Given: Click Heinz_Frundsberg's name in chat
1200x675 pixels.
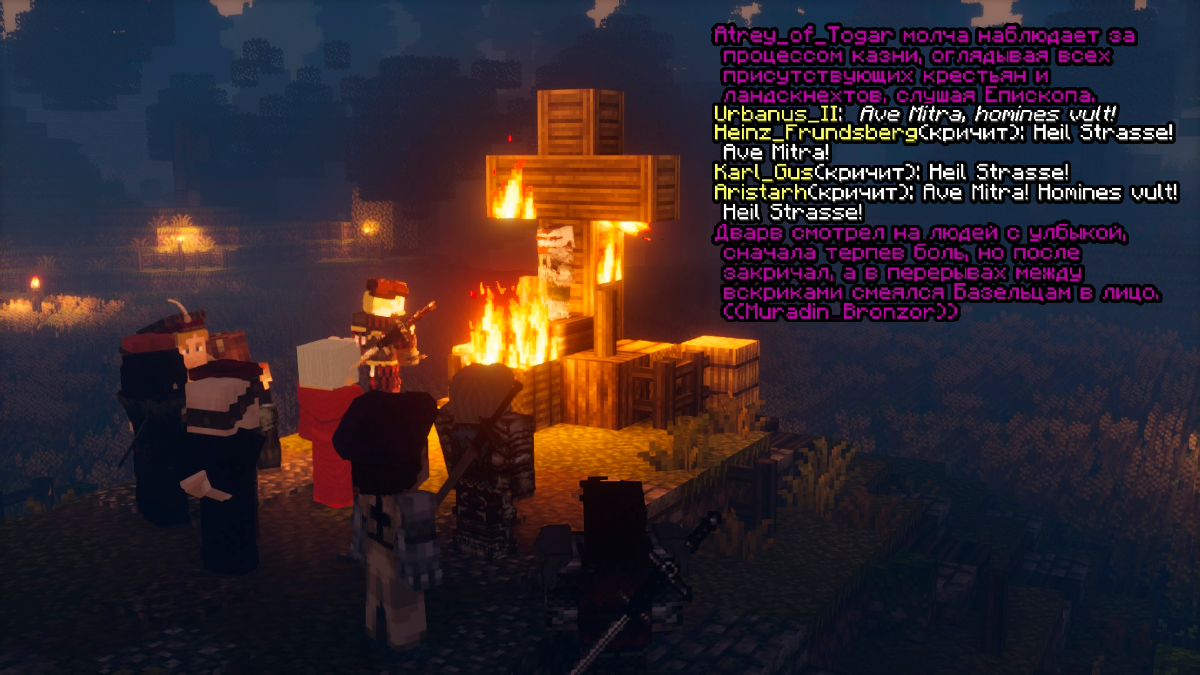Looking at the screenshot, I should (815, 133).
